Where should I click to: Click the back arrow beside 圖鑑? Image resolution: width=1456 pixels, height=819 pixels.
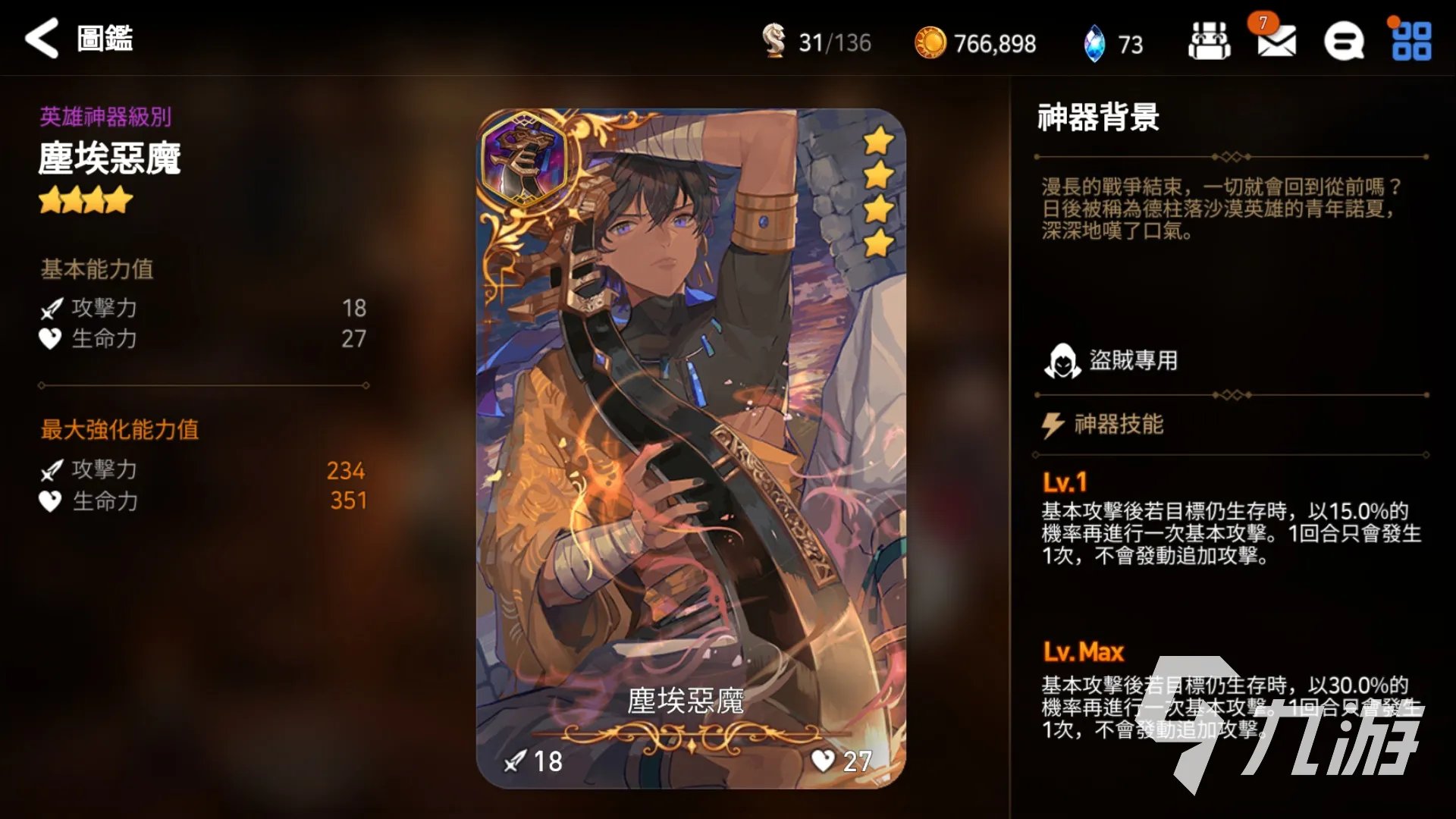click(x=42, y=38)
